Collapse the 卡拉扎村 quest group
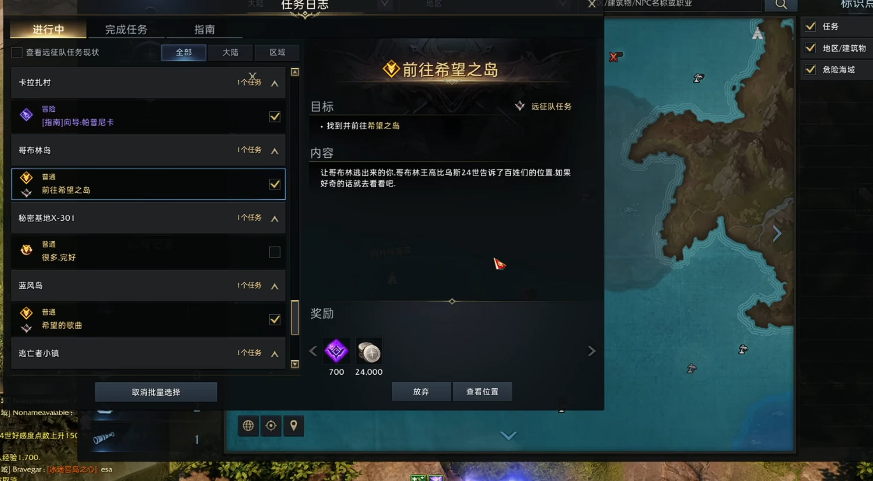873x481 pixels. tap(275, 83)
